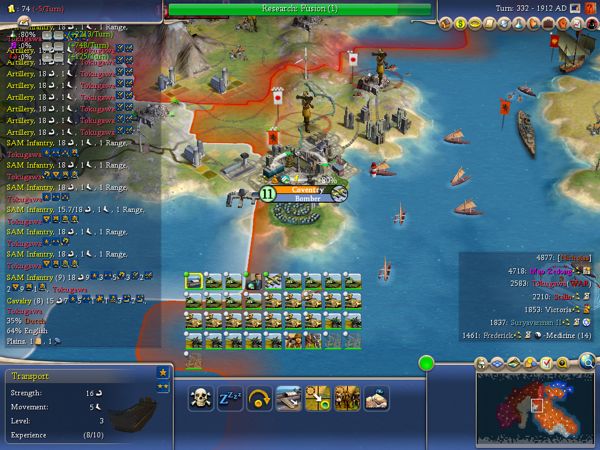Click the skull delete unit button
Screen dimensions: 600x450
202,398
